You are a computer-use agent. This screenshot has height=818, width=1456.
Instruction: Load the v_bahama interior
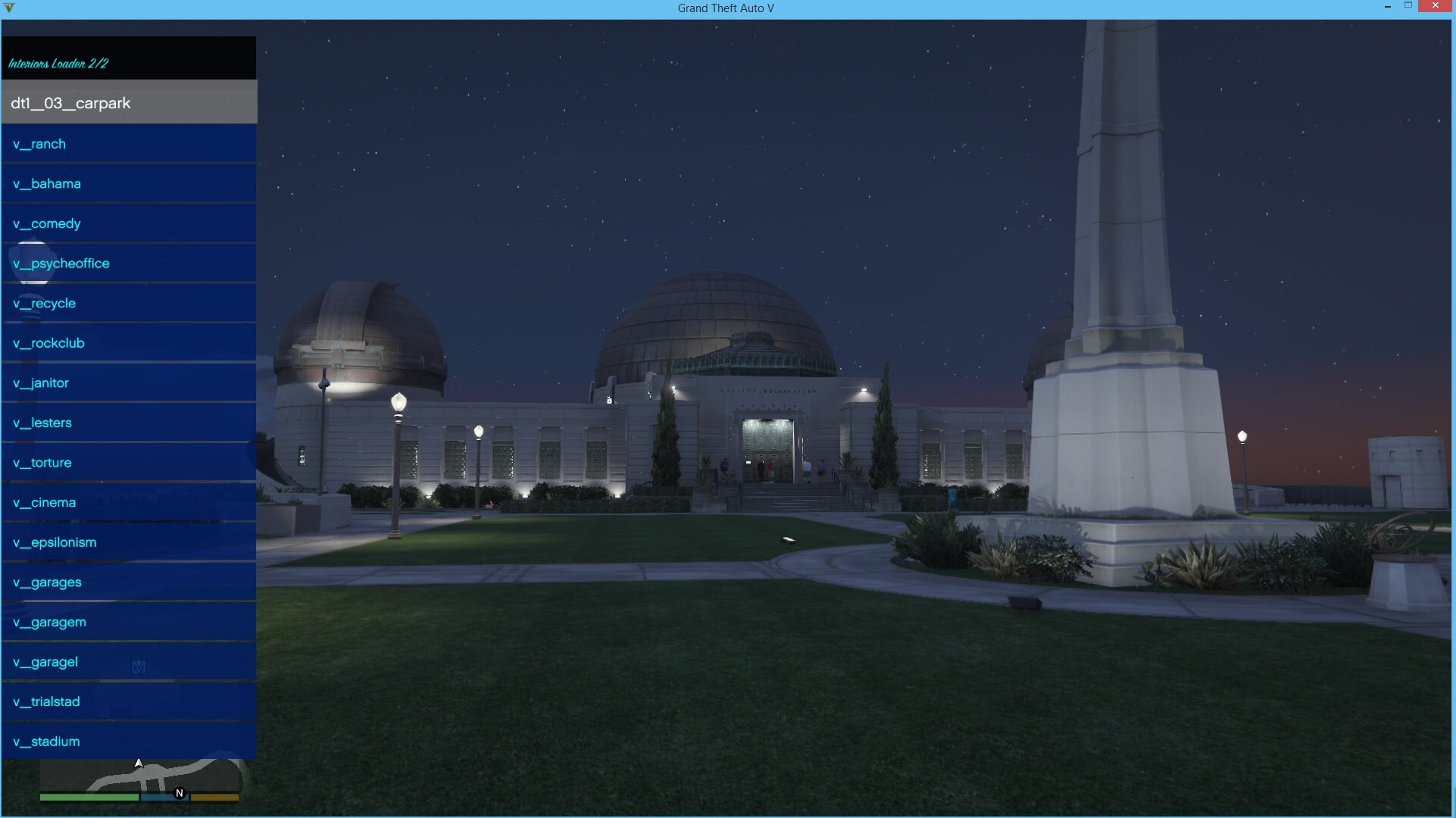point(129,184)
